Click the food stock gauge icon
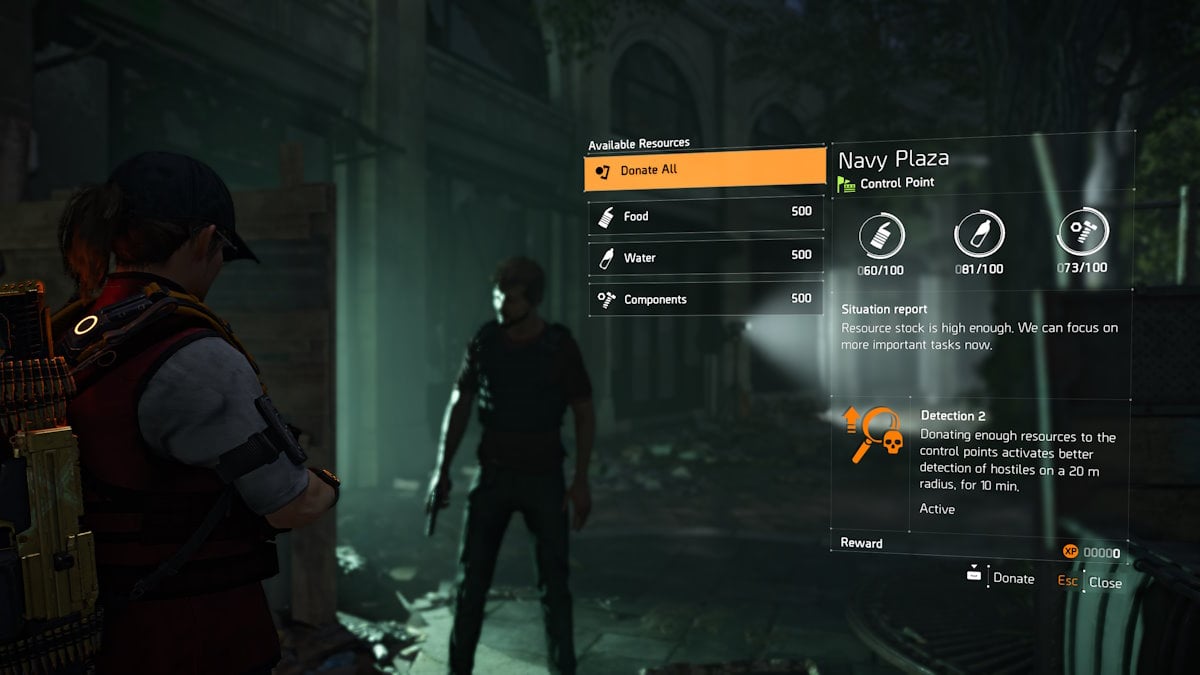 [881, 236]
